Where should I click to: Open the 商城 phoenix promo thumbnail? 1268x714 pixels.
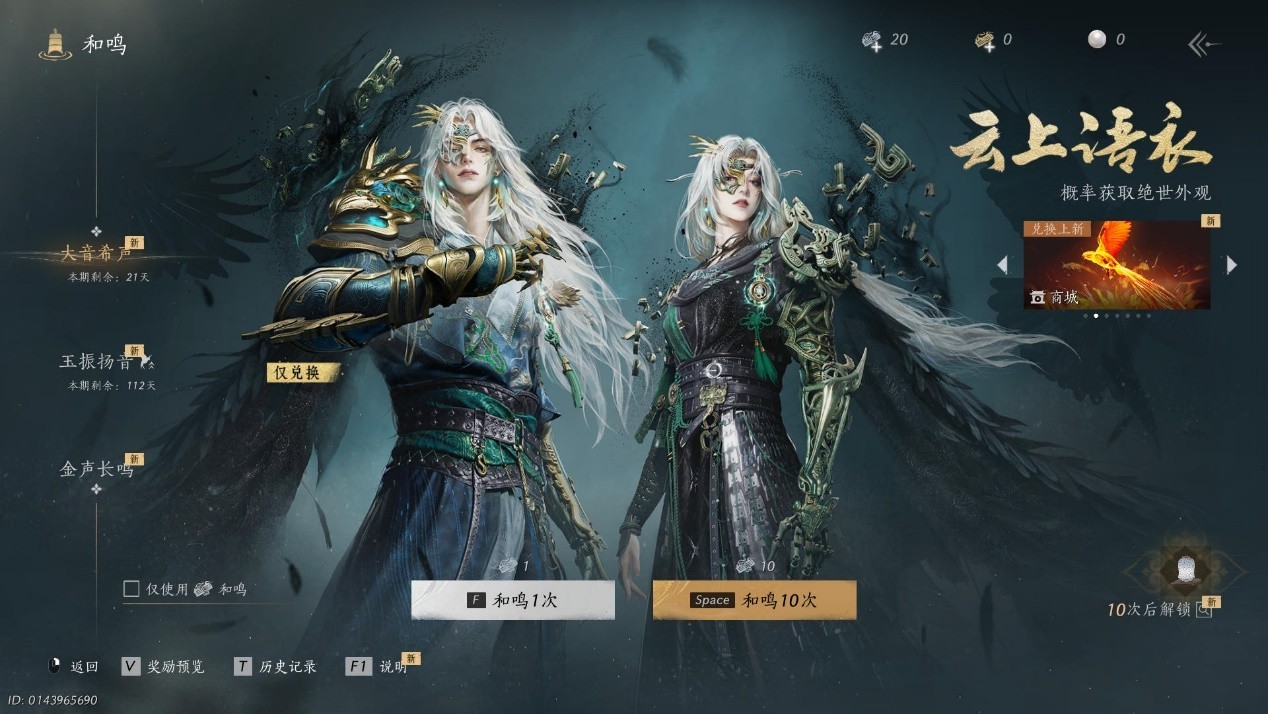click(x=1116, y=265)
